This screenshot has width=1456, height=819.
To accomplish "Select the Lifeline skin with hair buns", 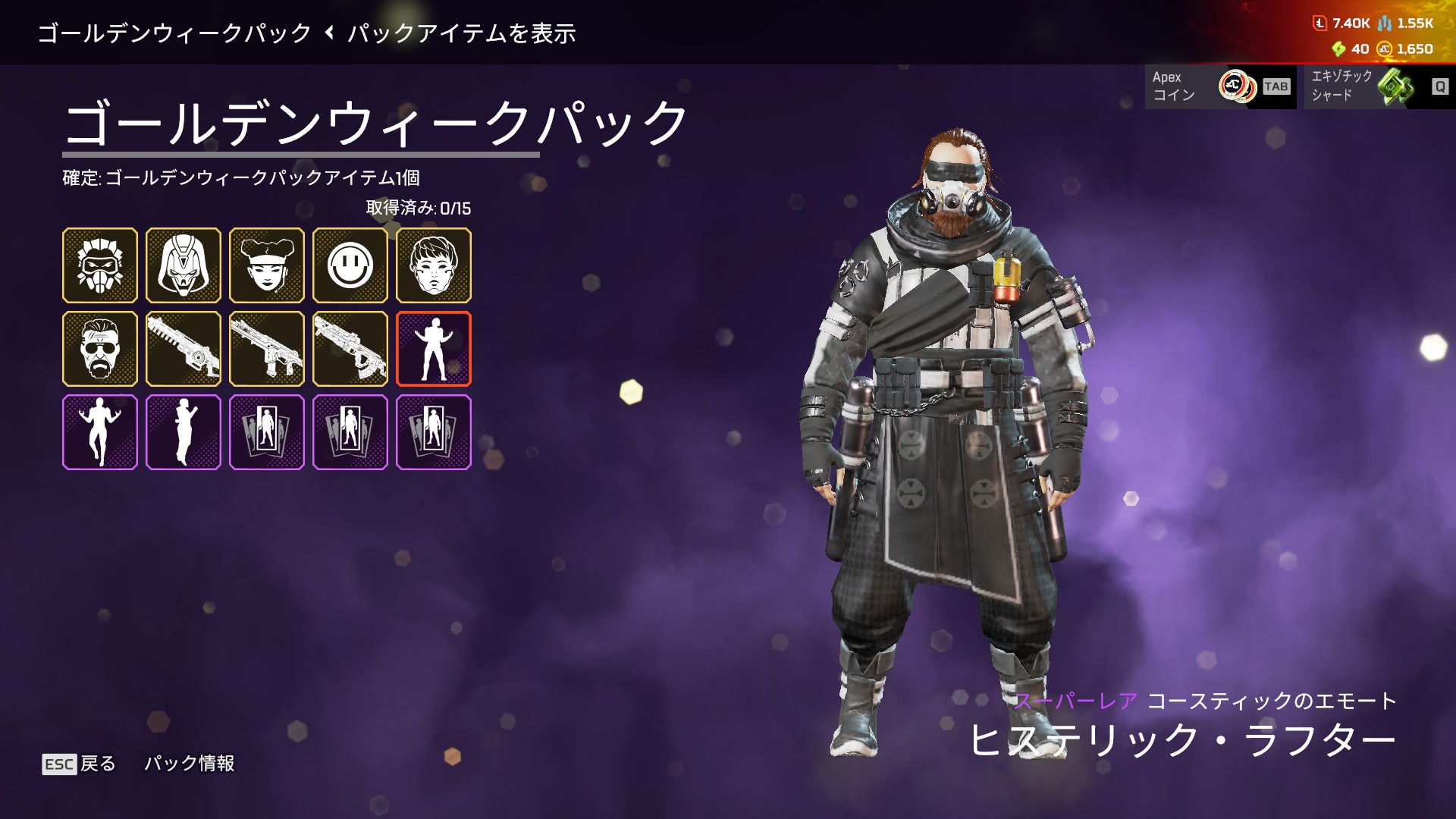I will 267,265.
